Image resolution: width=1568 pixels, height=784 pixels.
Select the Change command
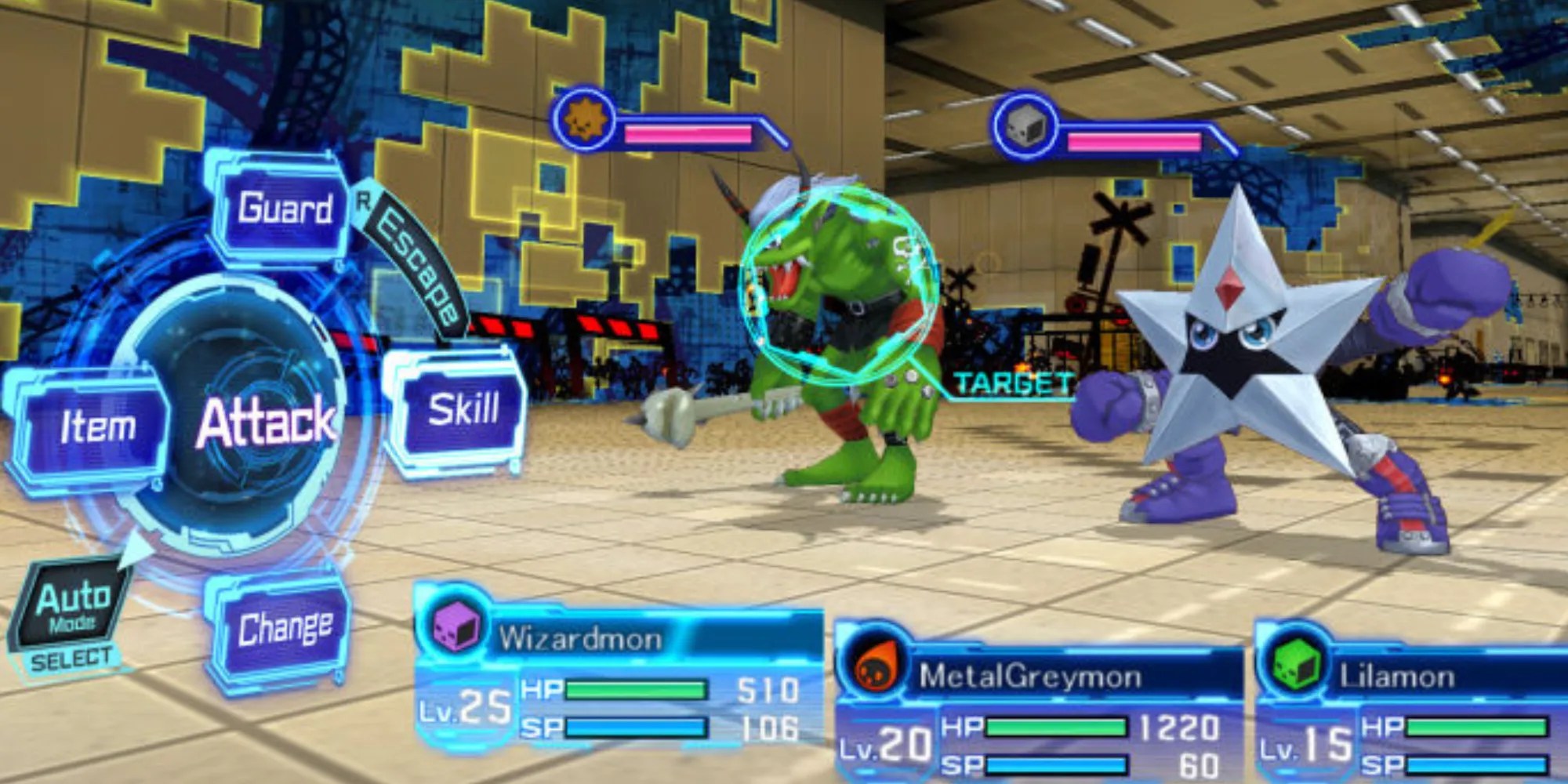[x=284, y=629]
